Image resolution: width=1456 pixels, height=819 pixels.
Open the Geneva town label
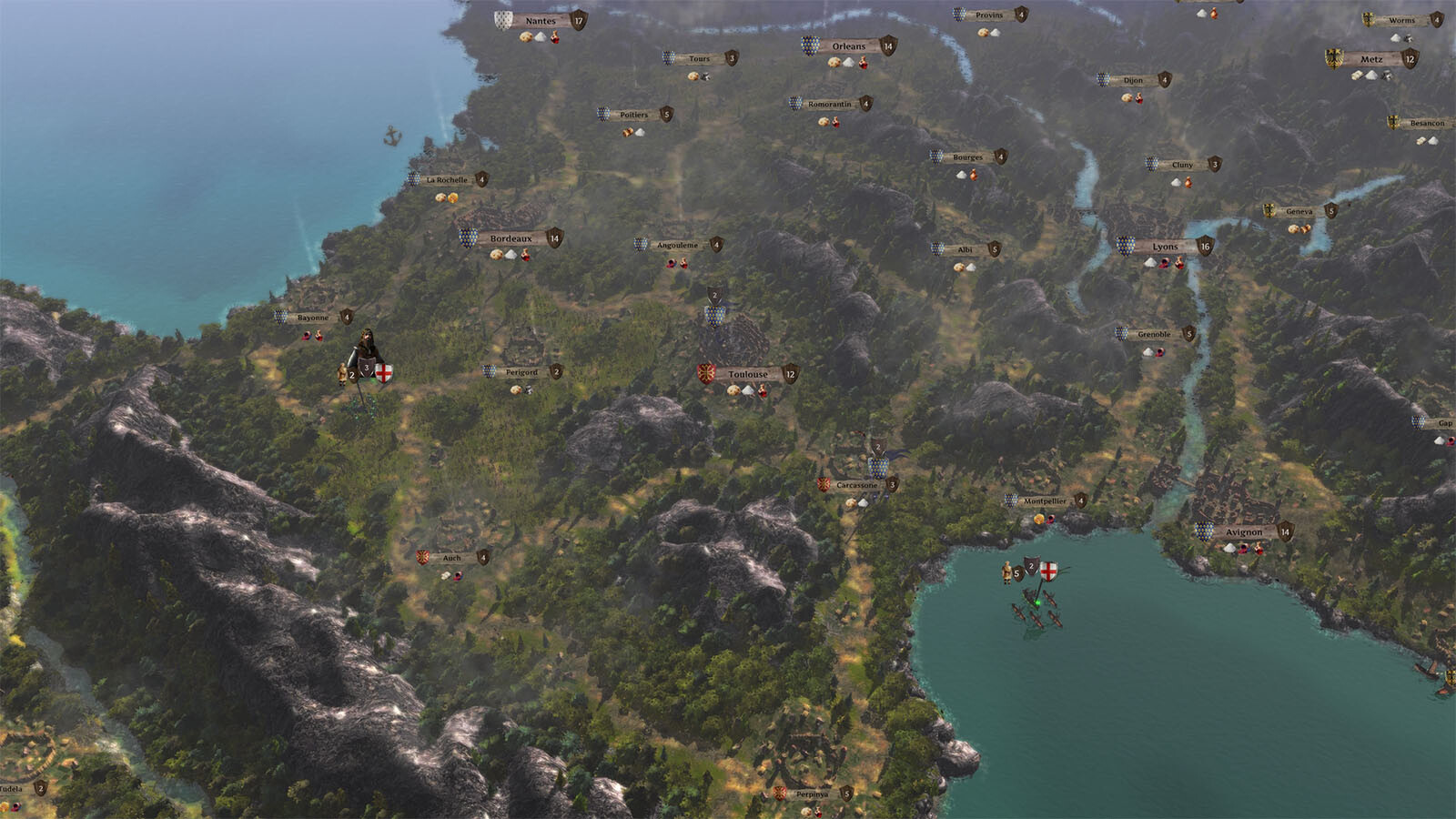pos(1299,212)
